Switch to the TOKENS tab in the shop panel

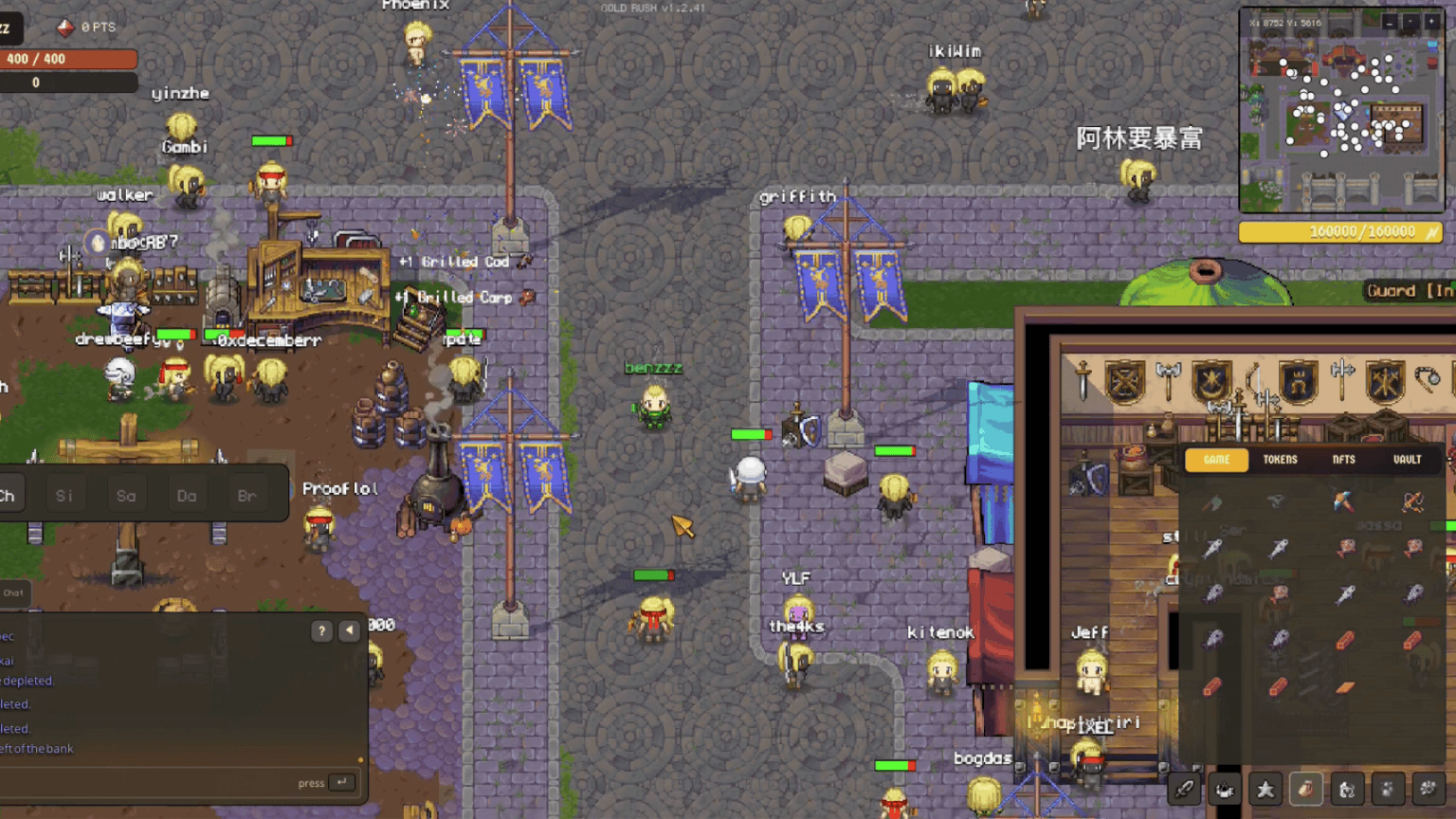coord(1280,460)
